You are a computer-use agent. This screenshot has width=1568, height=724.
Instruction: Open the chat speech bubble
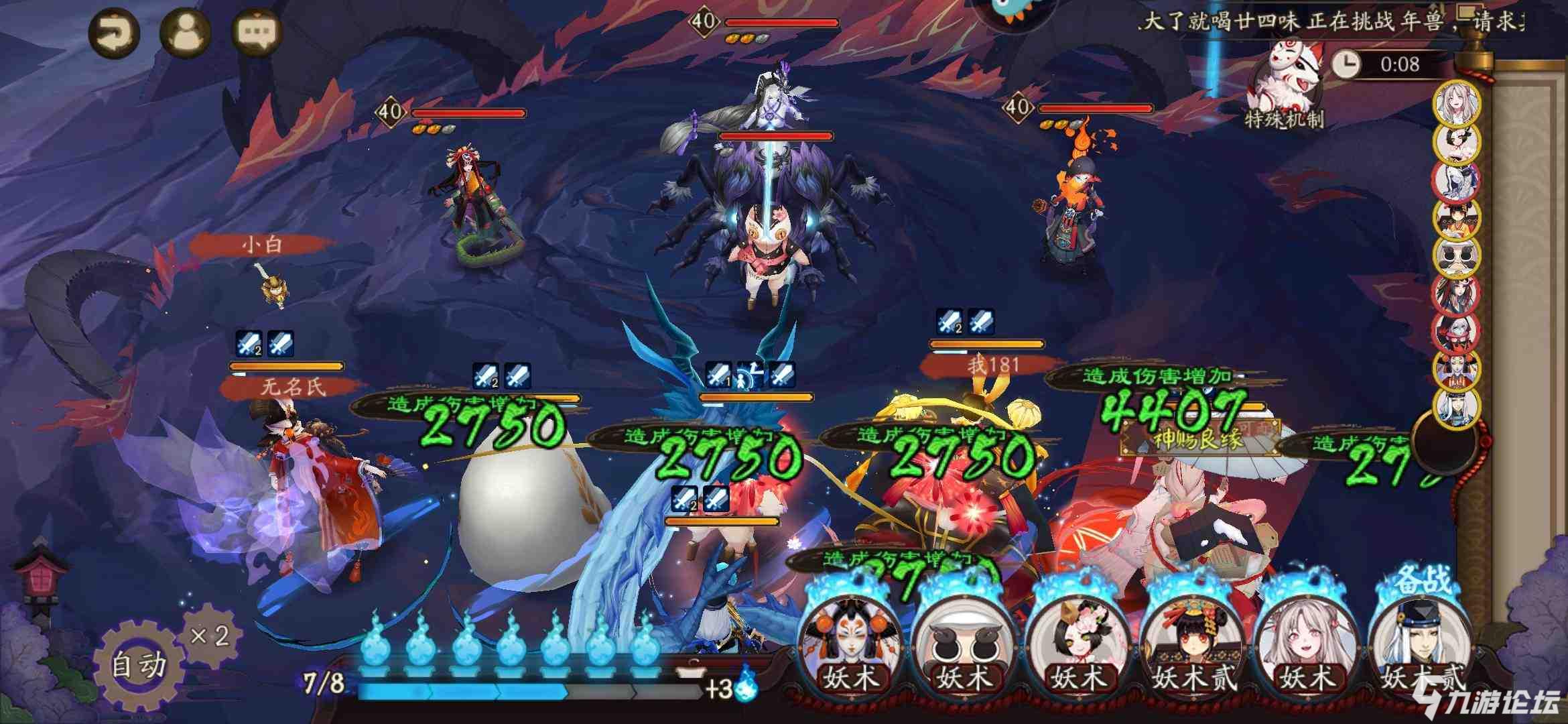coord(257,32)
